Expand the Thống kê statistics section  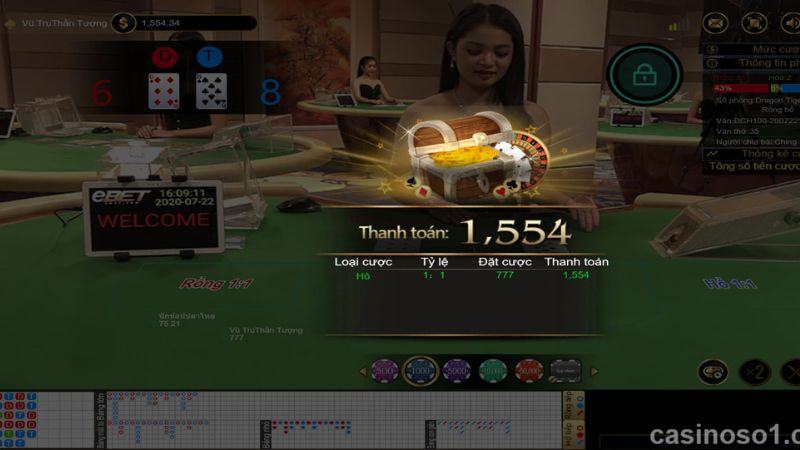tap(755, 154)
